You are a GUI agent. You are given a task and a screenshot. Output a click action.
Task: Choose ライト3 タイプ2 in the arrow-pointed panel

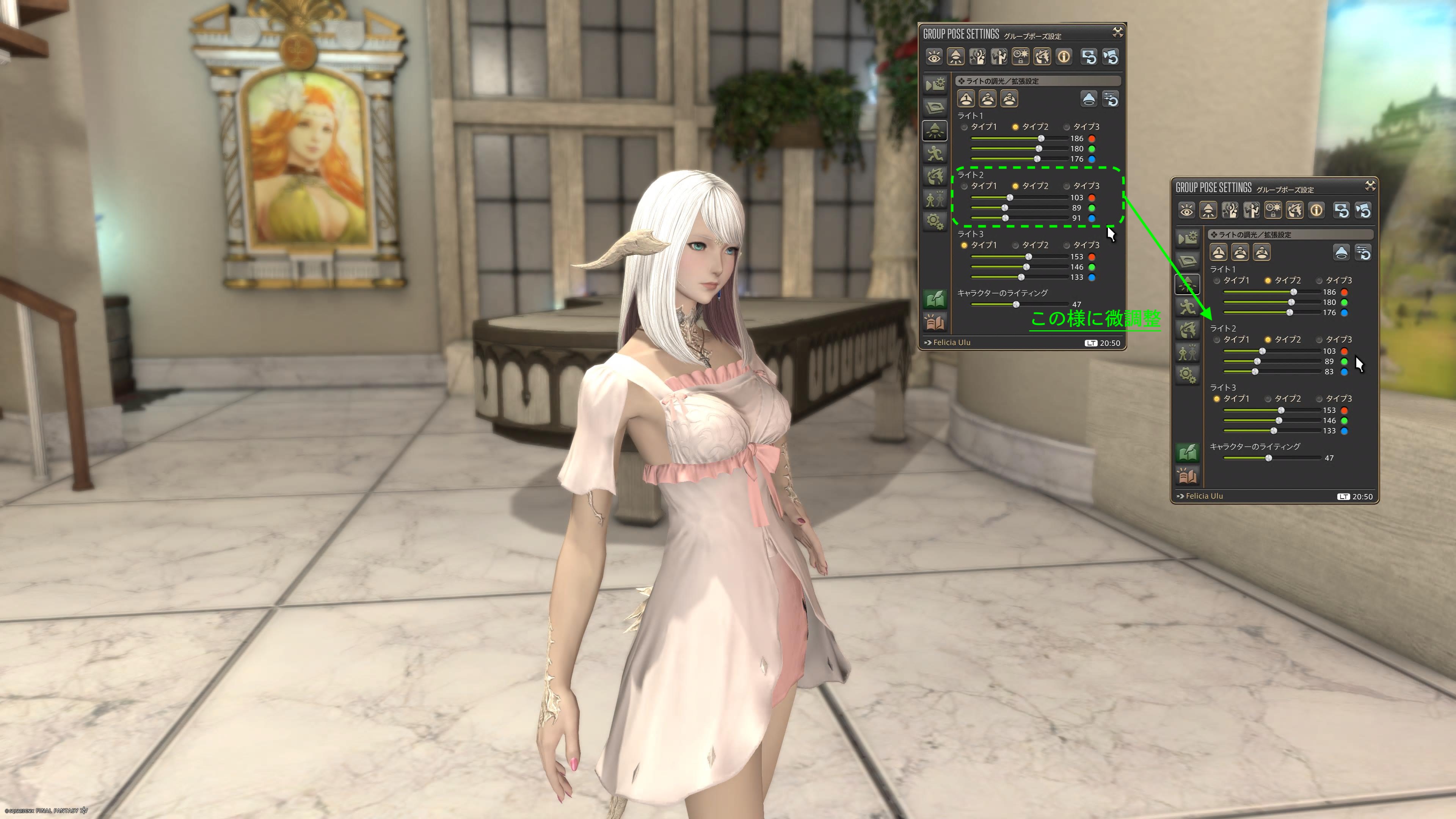point(1268,399)
